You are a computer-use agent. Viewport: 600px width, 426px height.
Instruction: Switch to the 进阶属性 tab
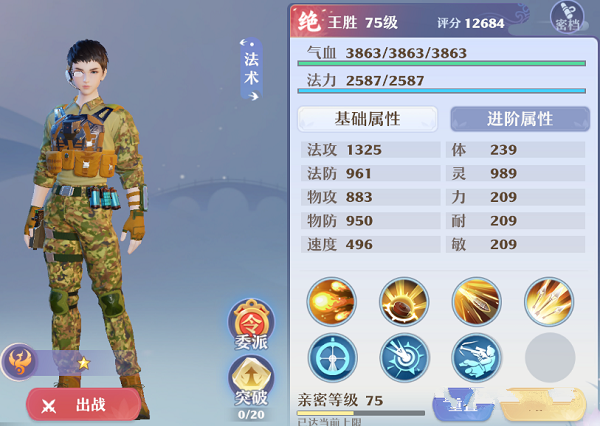click(x=519, y=119)
